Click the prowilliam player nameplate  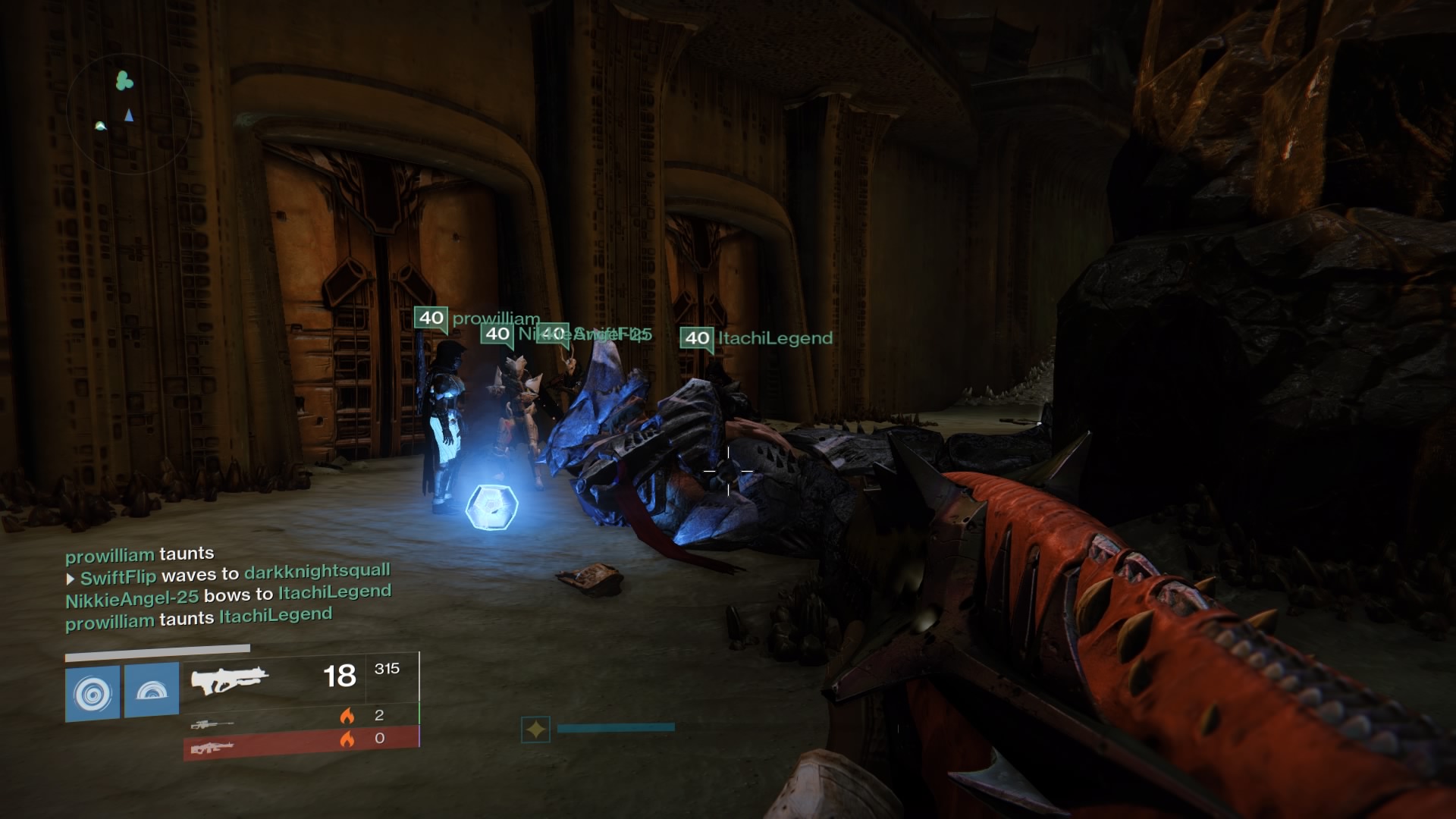478,318
